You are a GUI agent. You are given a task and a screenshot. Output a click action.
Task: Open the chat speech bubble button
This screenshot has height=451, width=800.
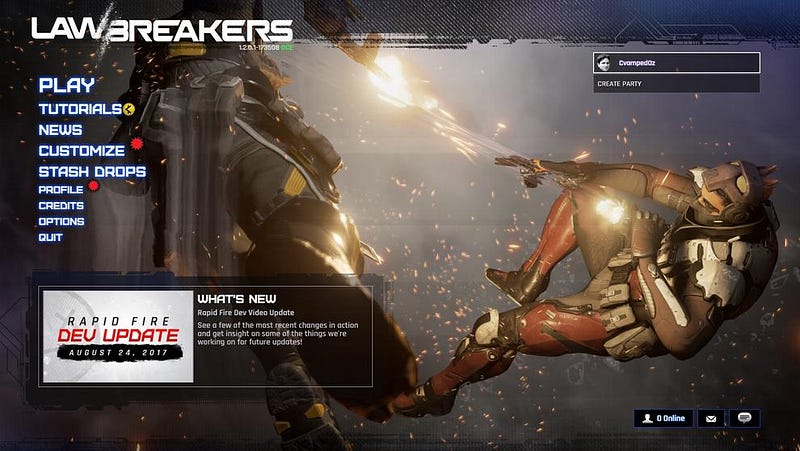click(745, 418)
